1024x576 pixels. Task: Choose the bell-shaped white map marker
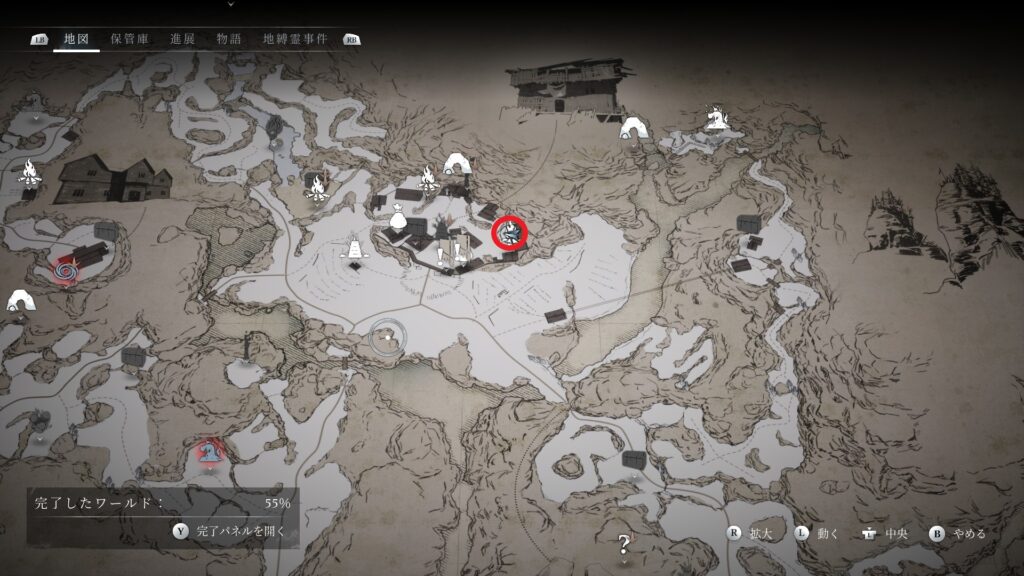coord(353,247)
